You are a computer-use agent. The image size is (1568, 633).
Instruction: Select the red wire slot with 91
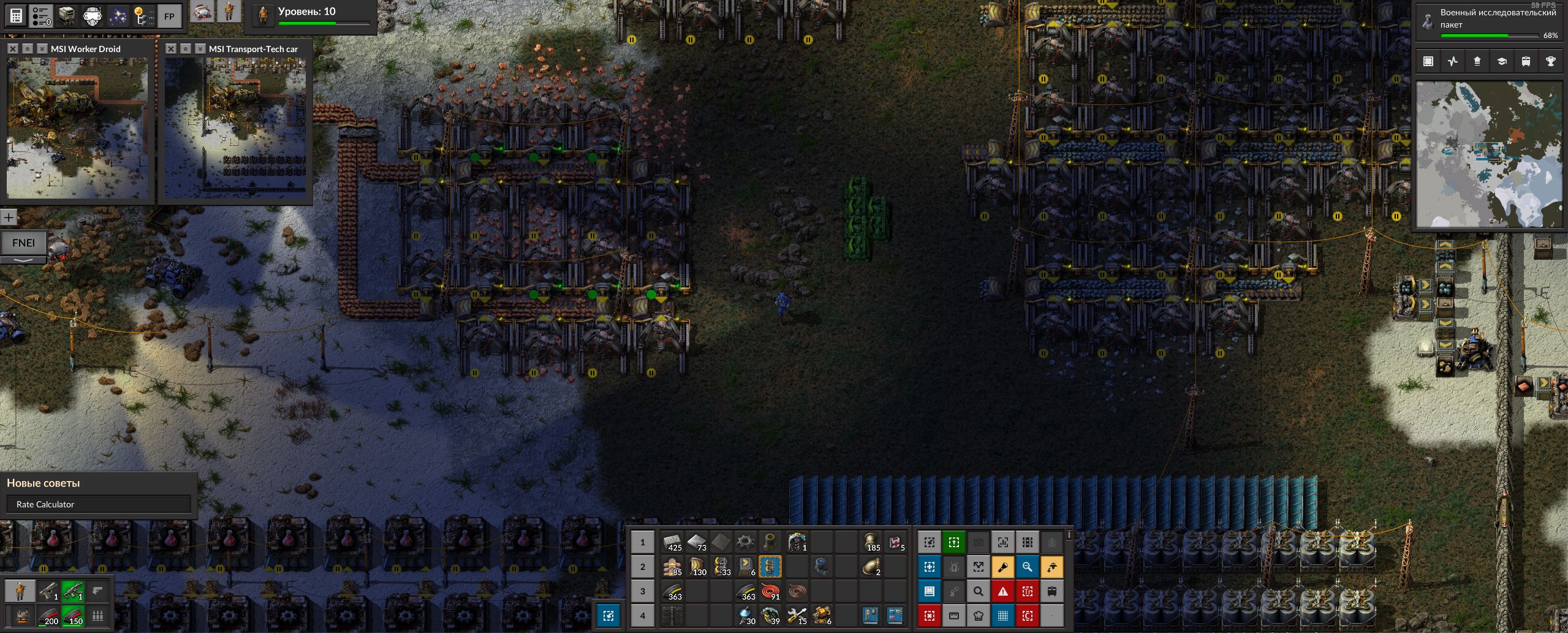tap(771, 591)
